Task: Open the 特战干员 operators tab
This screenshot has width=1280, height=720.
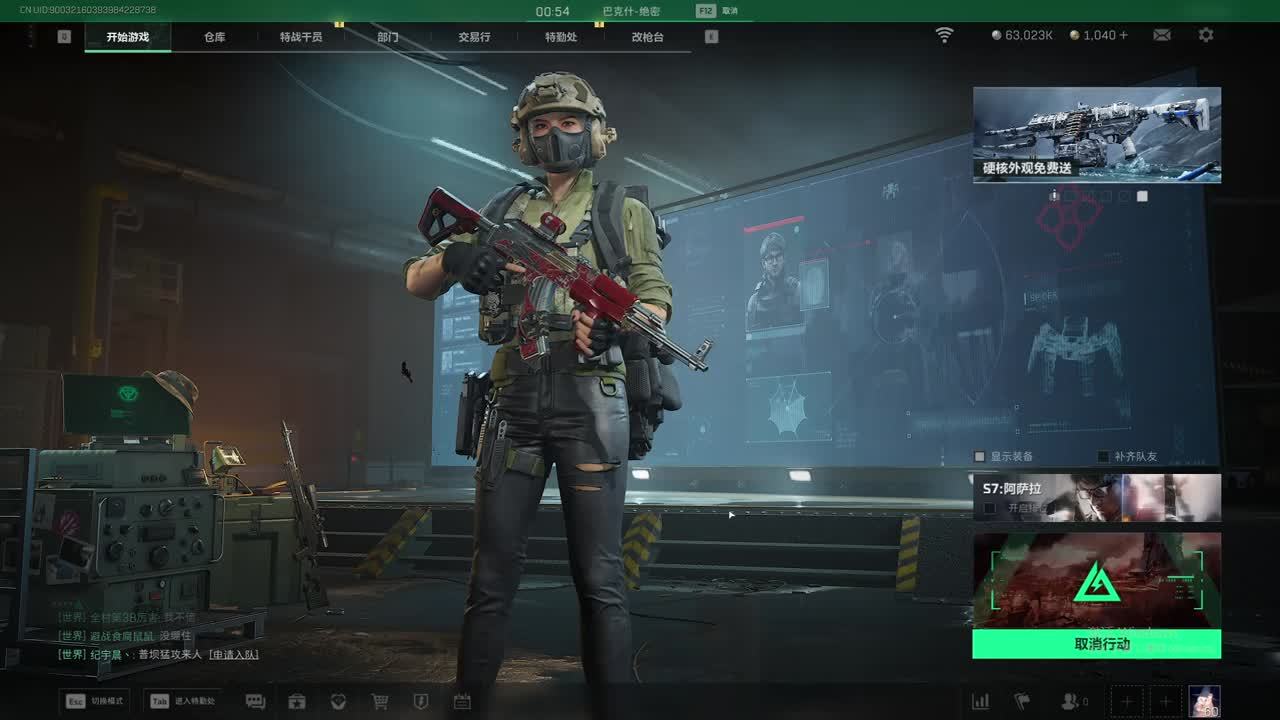Action: pos(301,37)
